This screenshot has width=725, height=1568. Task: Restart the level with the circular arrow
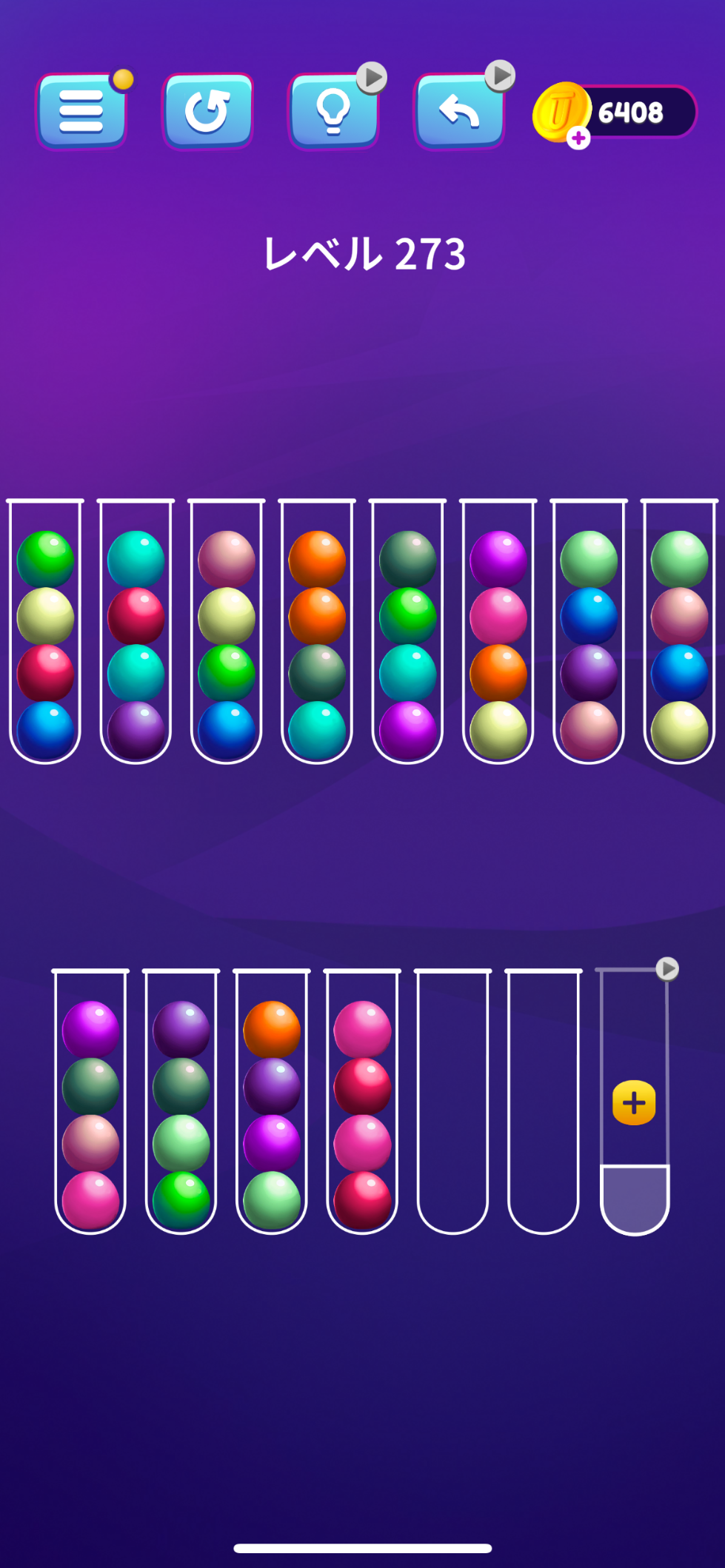207,112
